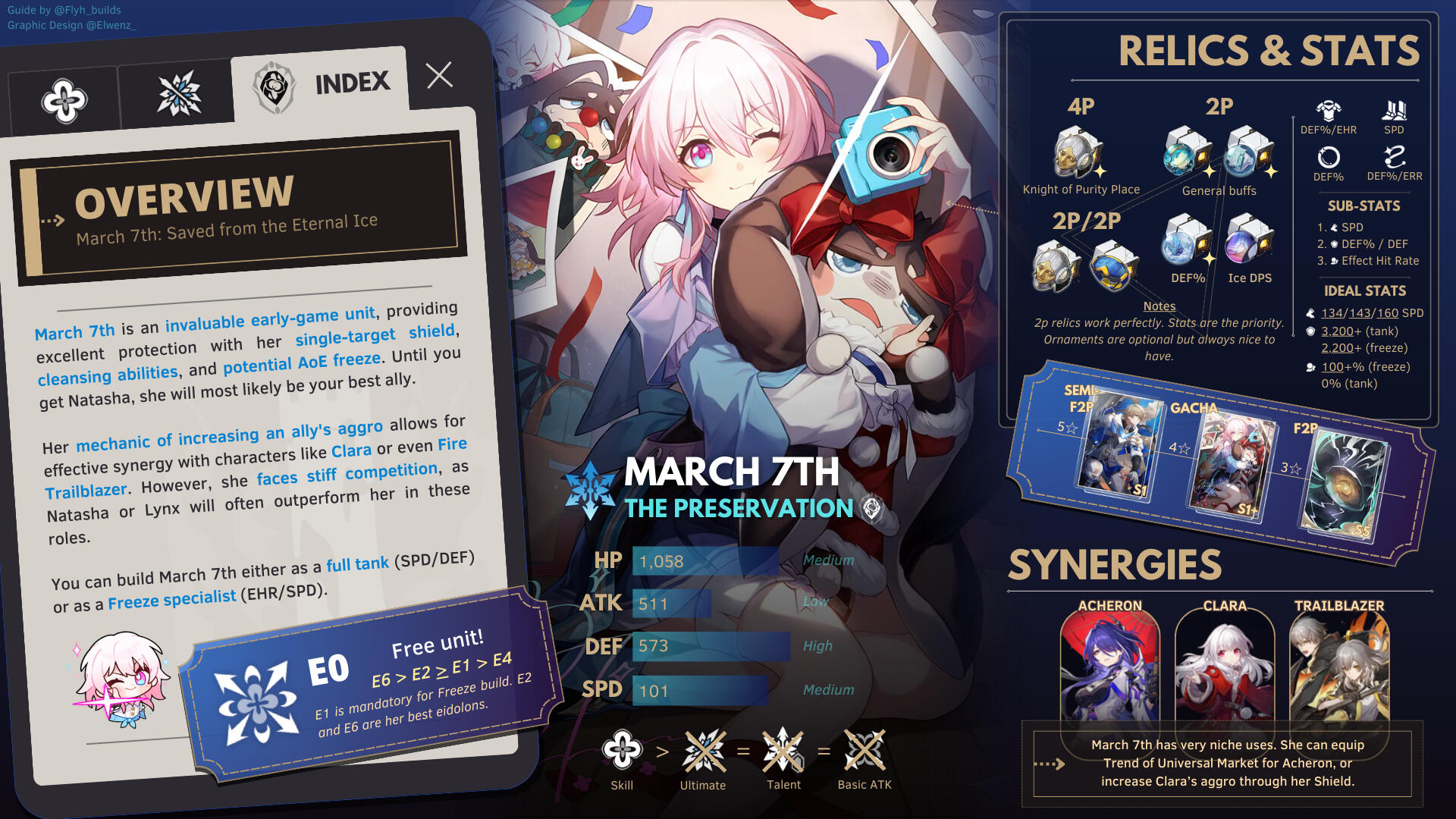Select the ice snowflake tab
This screenshot has width=1456, height=819.
click(x=179, y=94)
